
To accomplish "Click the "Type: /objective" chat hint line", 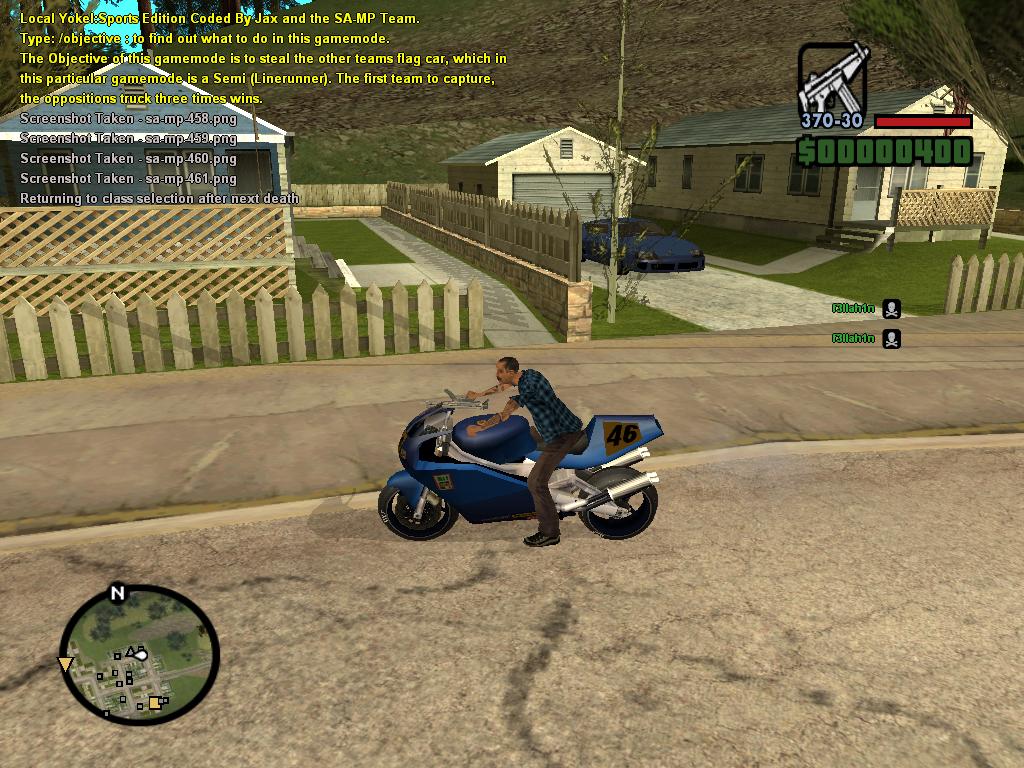I will 204,39.
